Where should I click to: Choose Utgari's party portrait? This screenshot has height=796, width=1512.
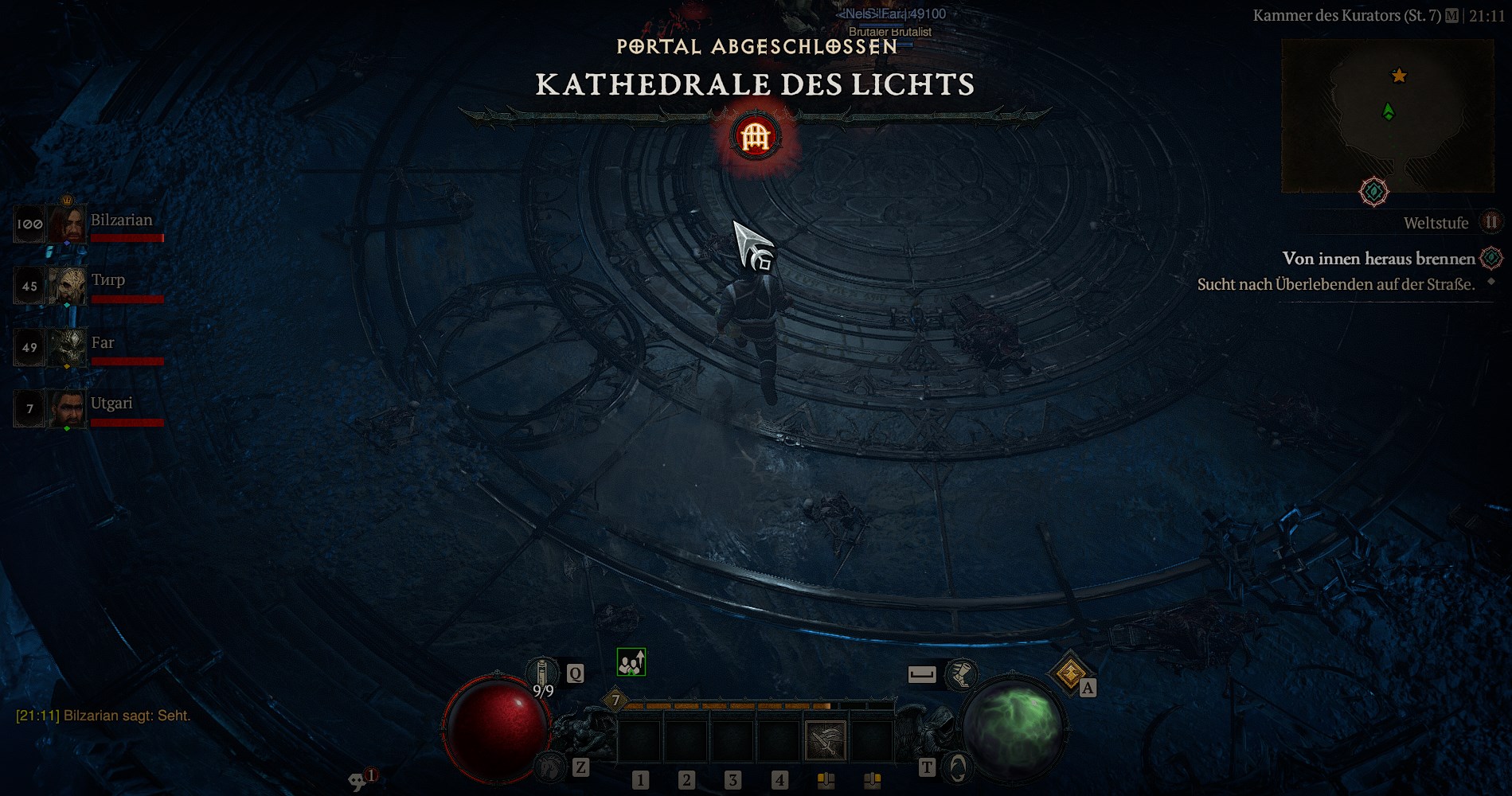pos(67,408)
